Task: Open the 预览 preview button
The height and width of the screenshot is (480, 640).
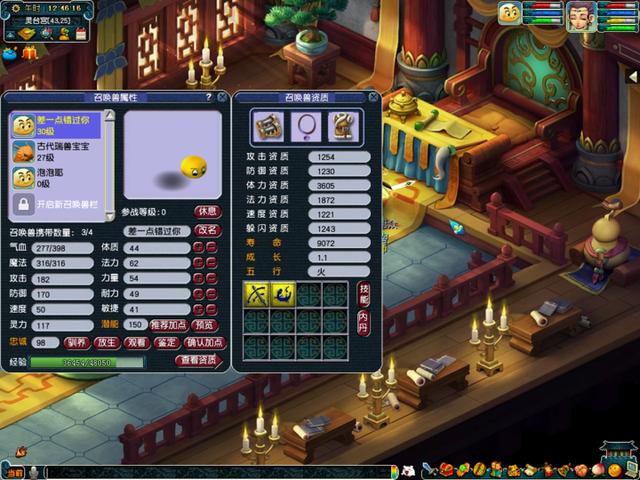Action: tap(205, 325)
